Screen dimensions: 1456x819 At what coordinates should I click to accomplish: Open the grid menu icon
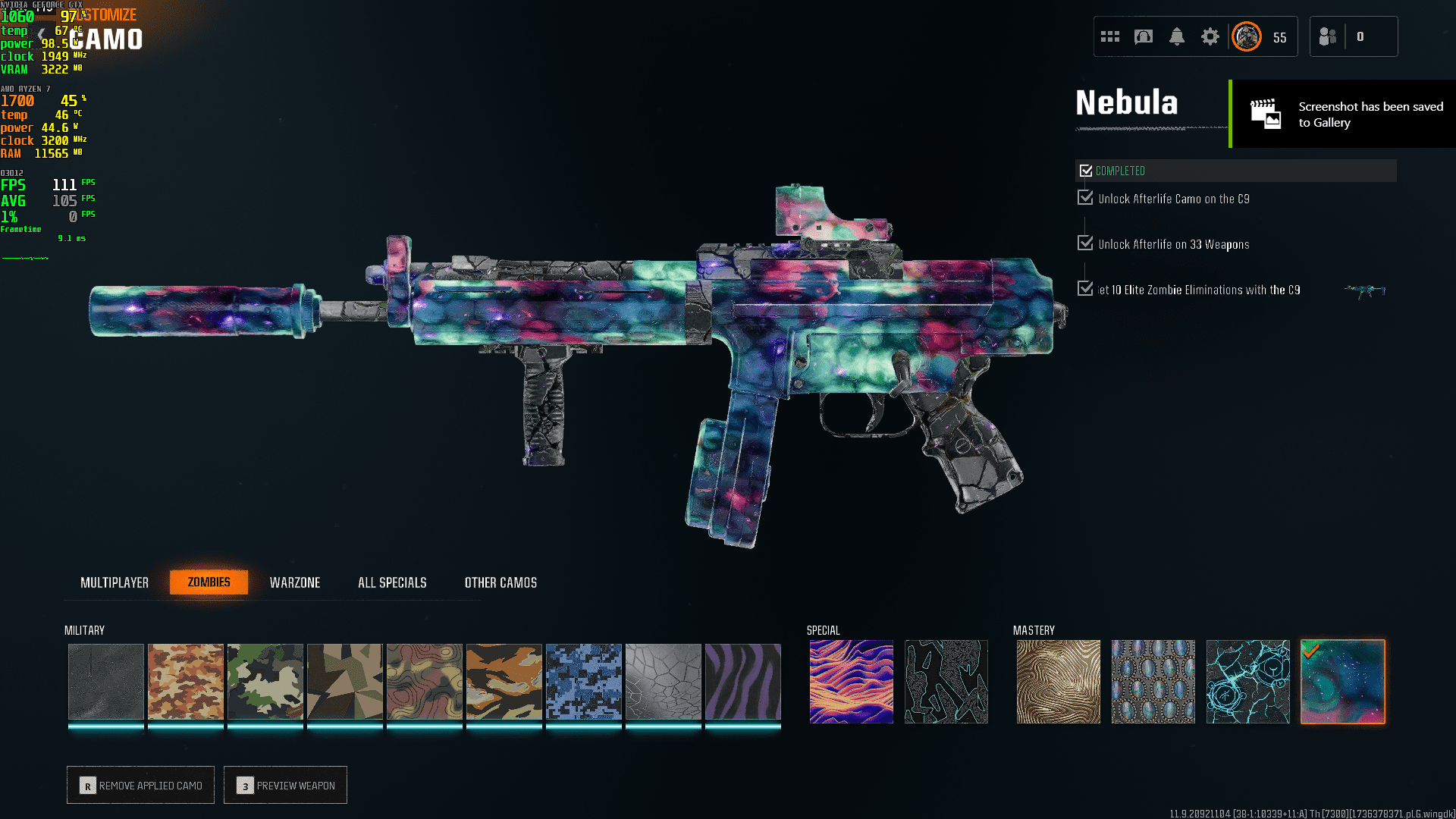click(1110, 36)
